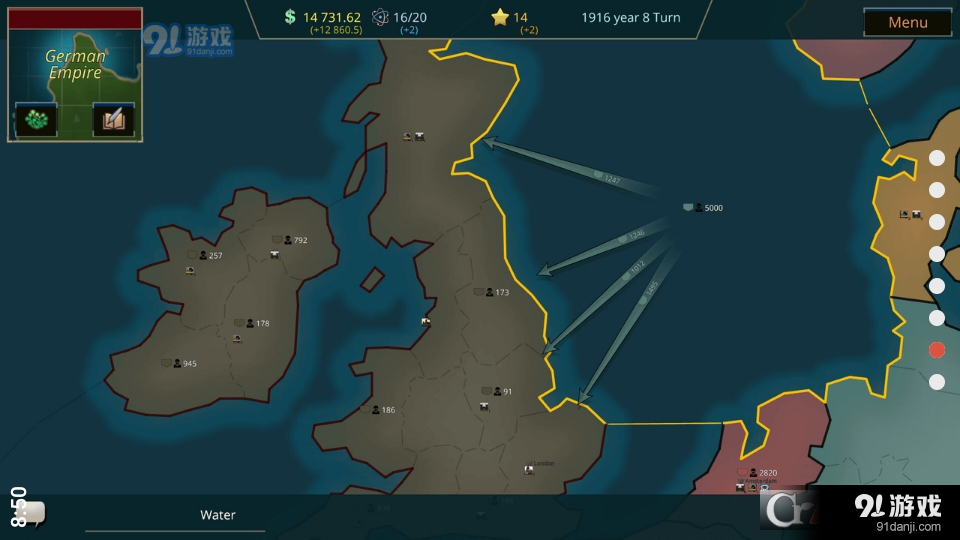Open the book and quill icon
Image resolution: width=960 pixels, height=540 pixels.
point(113,119)
